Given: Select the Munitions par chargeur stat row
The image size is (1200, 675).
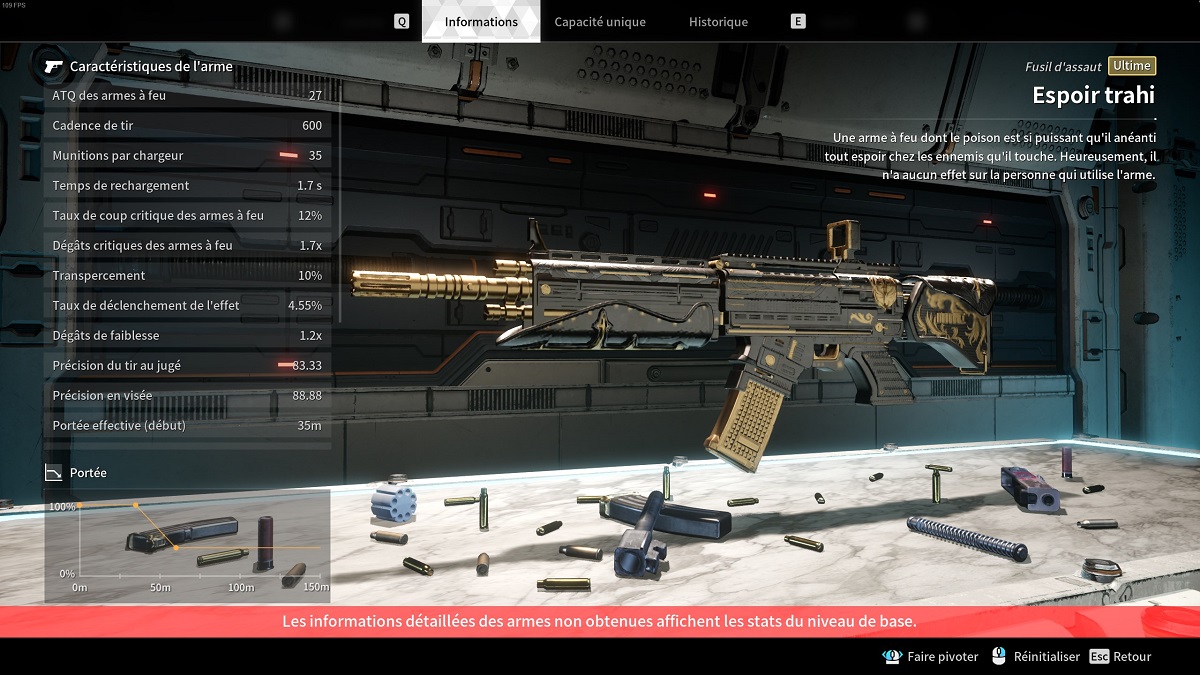Looking at the screenshot, I should tap(187, 155).
